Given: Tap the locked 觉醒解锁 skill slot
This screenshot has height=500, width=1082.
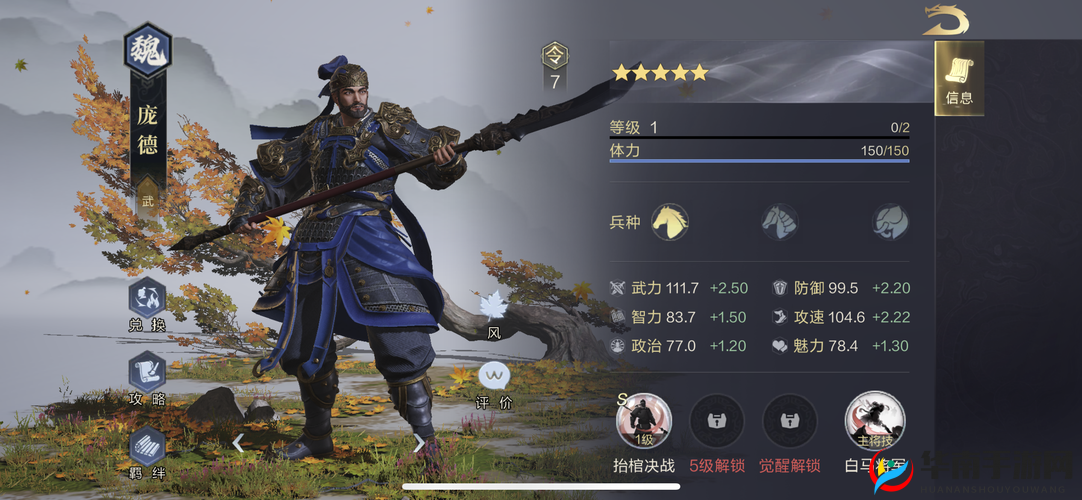Looking at the screenshot, I should [x=790, y=421].
